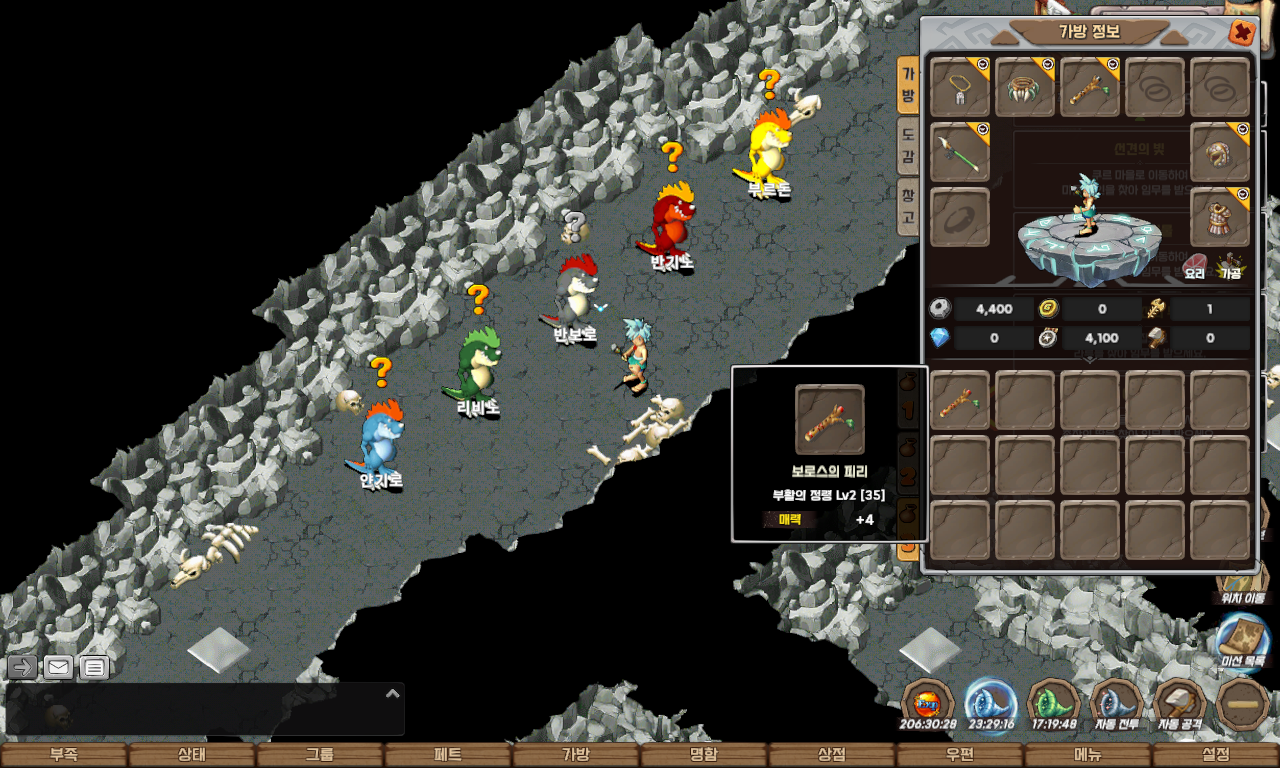Switch to the 창고 storage tab
The height and width of the screenshot is (768, 1280).
point(907,203)
